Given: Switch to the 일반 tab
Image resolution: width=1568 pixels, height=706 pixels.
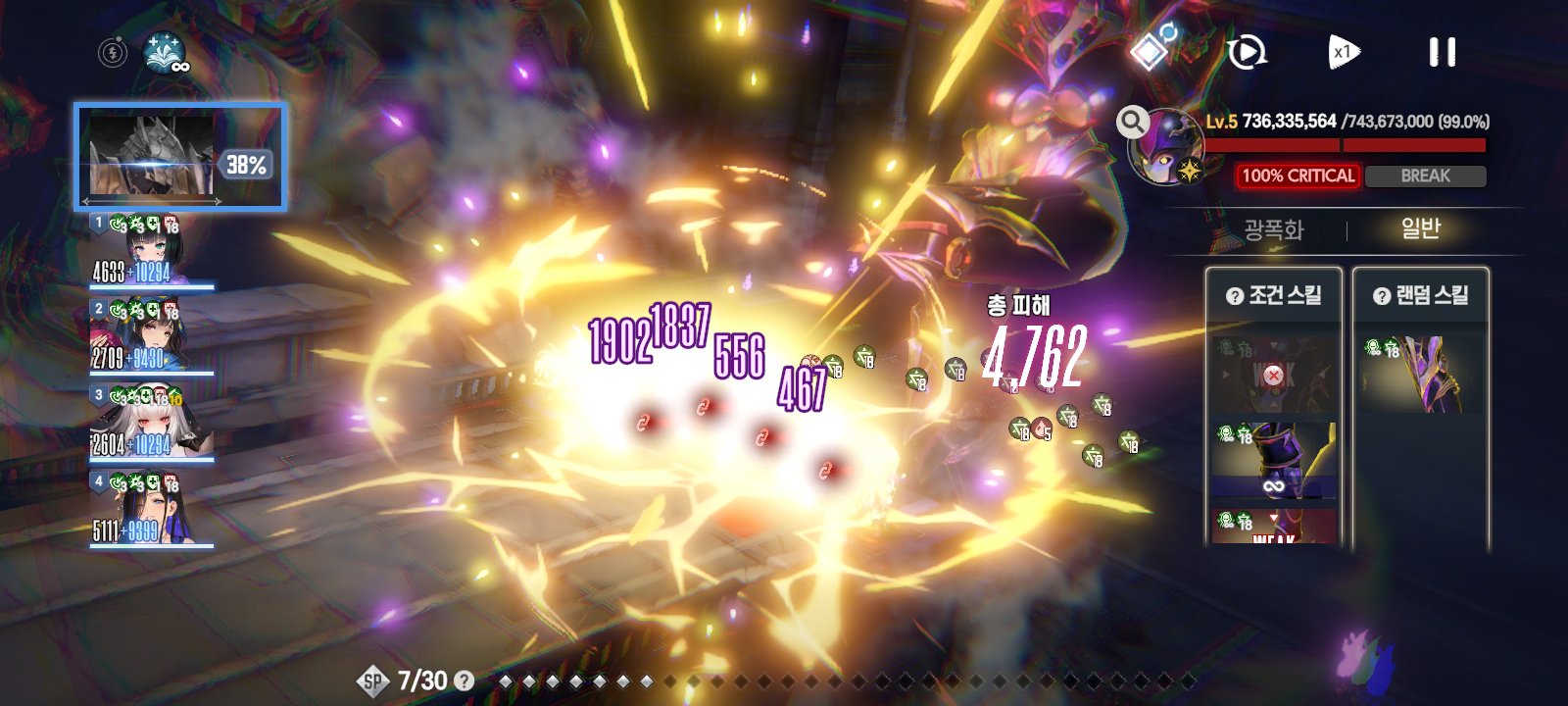Looking at the screenshot, I should point(1420,229).
